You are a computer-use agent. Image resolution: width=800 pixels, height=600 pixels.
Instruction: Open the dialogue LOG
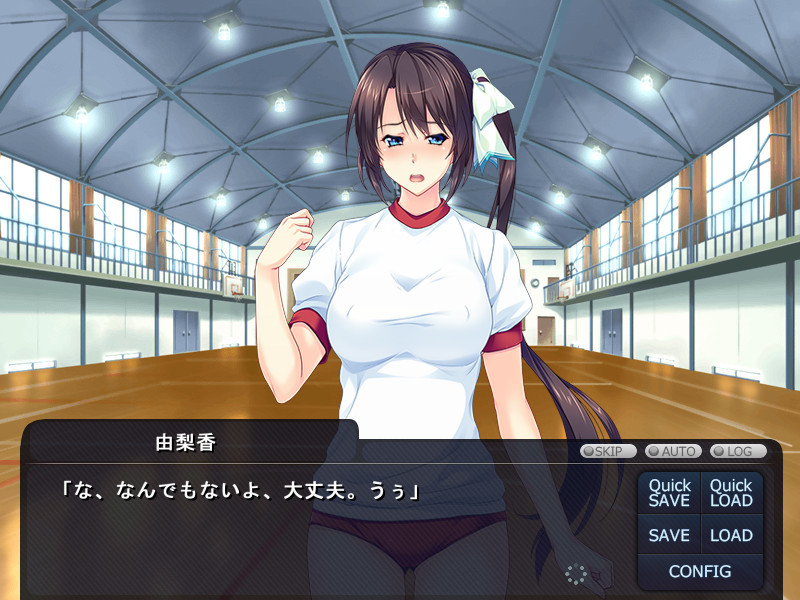coord(738,451)
